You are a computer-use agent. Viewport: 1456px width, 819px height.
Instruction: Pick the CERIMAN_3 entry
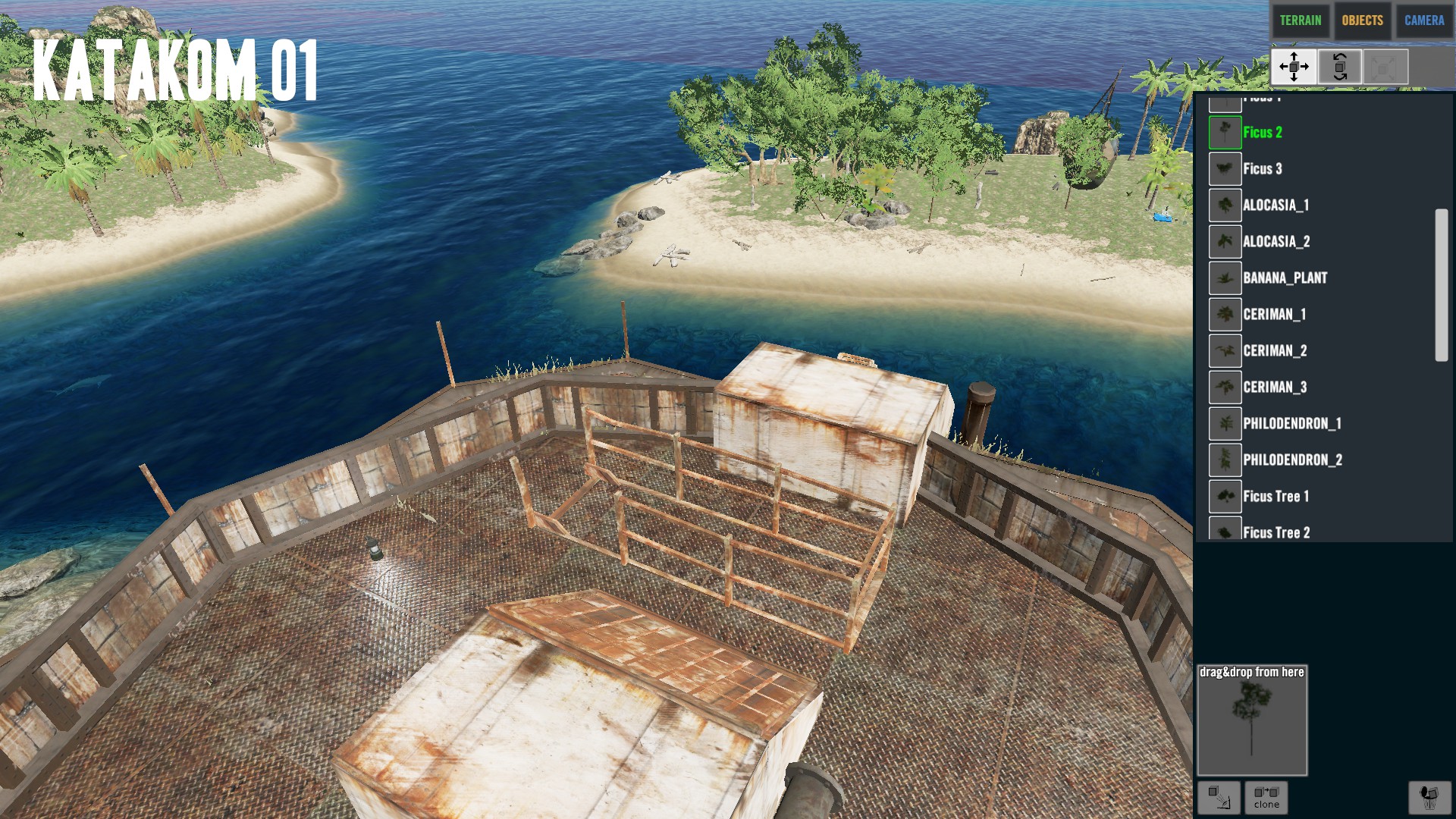click(x=1274, y=388)
